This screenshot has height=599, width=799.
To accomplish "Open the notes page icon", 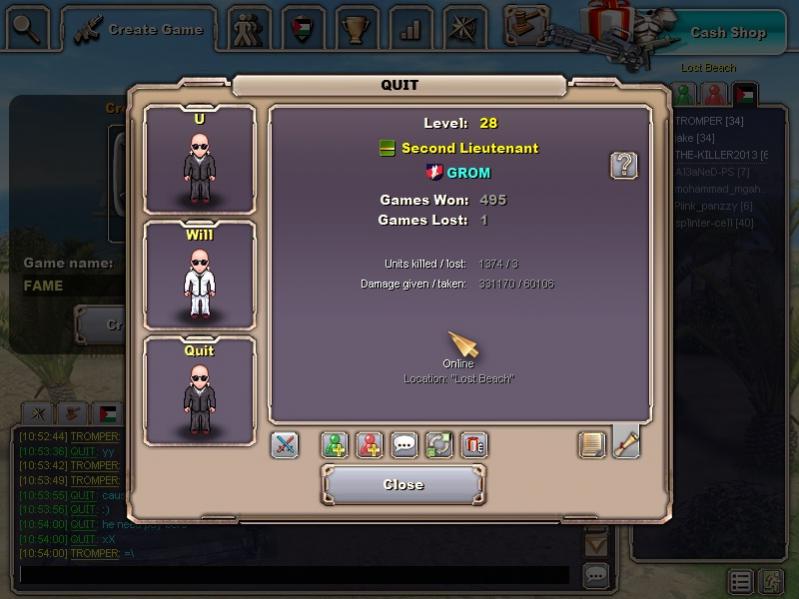I will point(592,445).
